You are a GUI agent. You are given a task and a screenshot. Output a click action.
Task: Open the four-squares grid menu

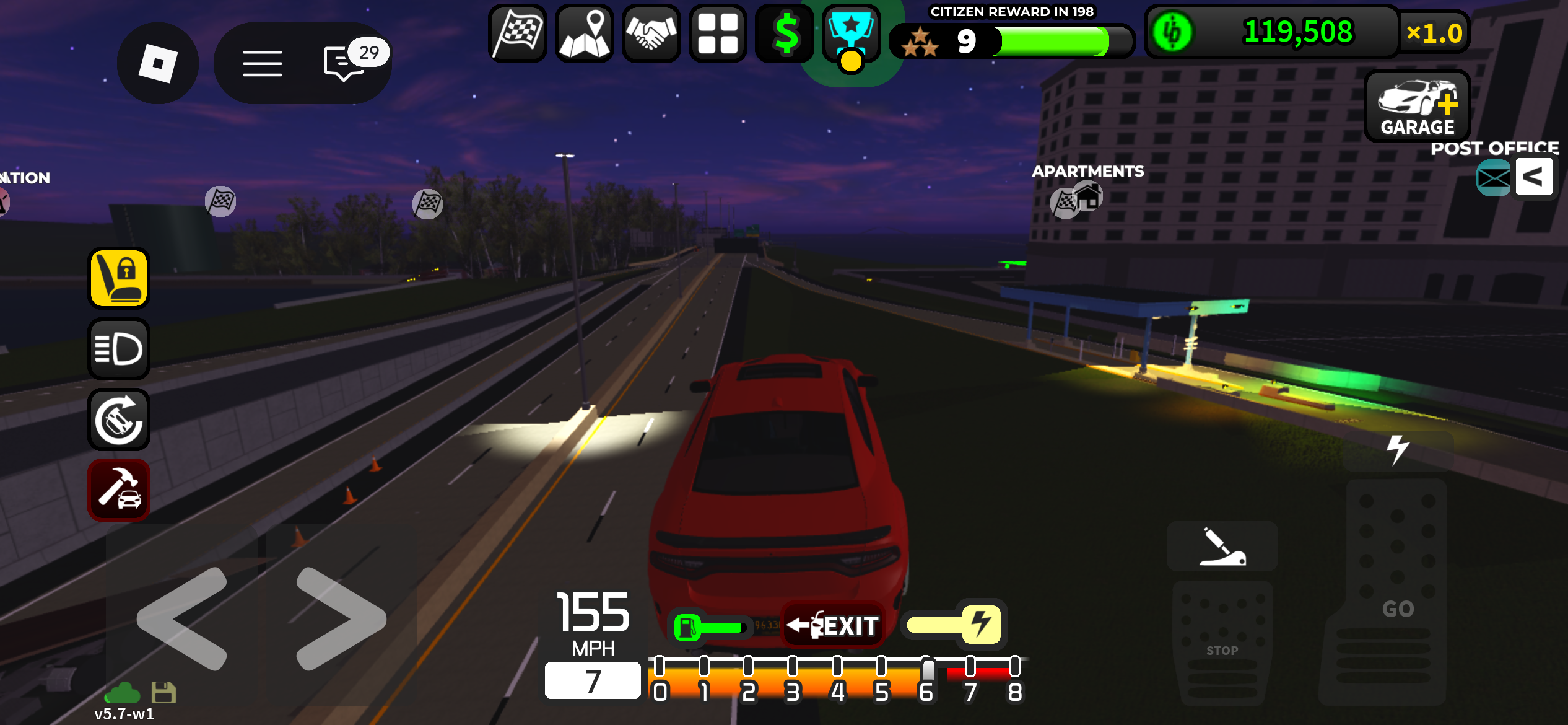click(718, 33)
